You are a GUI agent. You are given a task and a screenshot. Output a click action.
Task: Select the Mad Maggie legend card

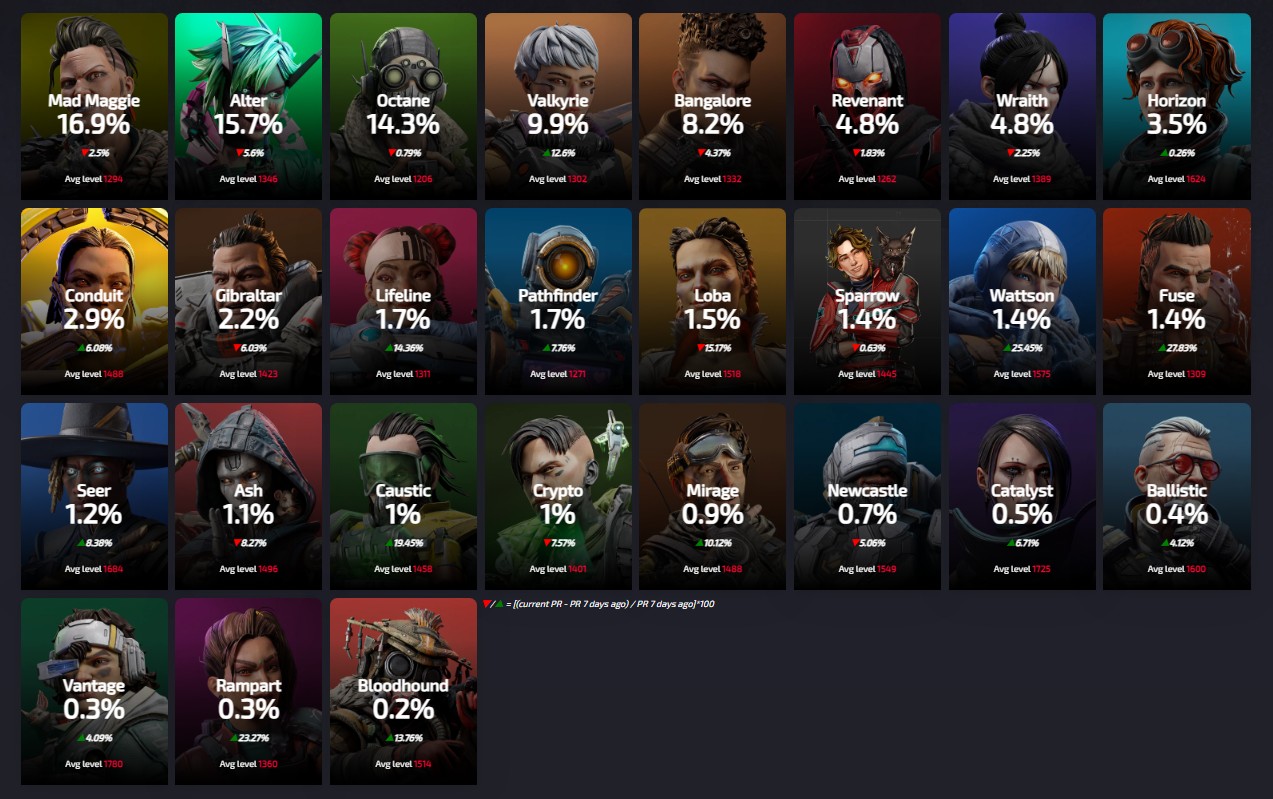click(x=94, y=106)
